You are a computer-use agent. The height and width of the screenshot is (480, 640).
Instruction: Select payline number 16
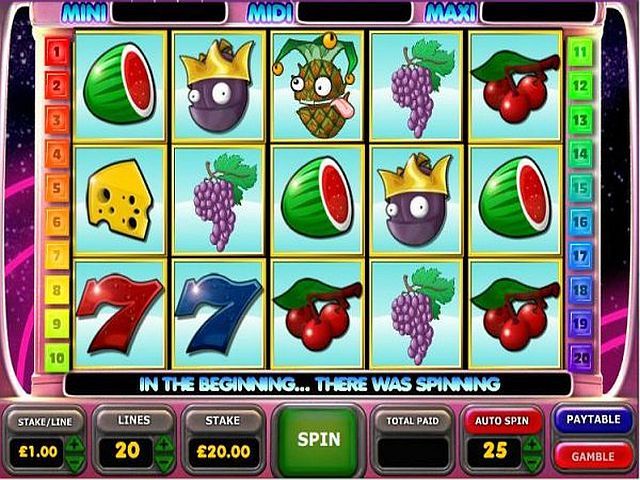(580, 221)
